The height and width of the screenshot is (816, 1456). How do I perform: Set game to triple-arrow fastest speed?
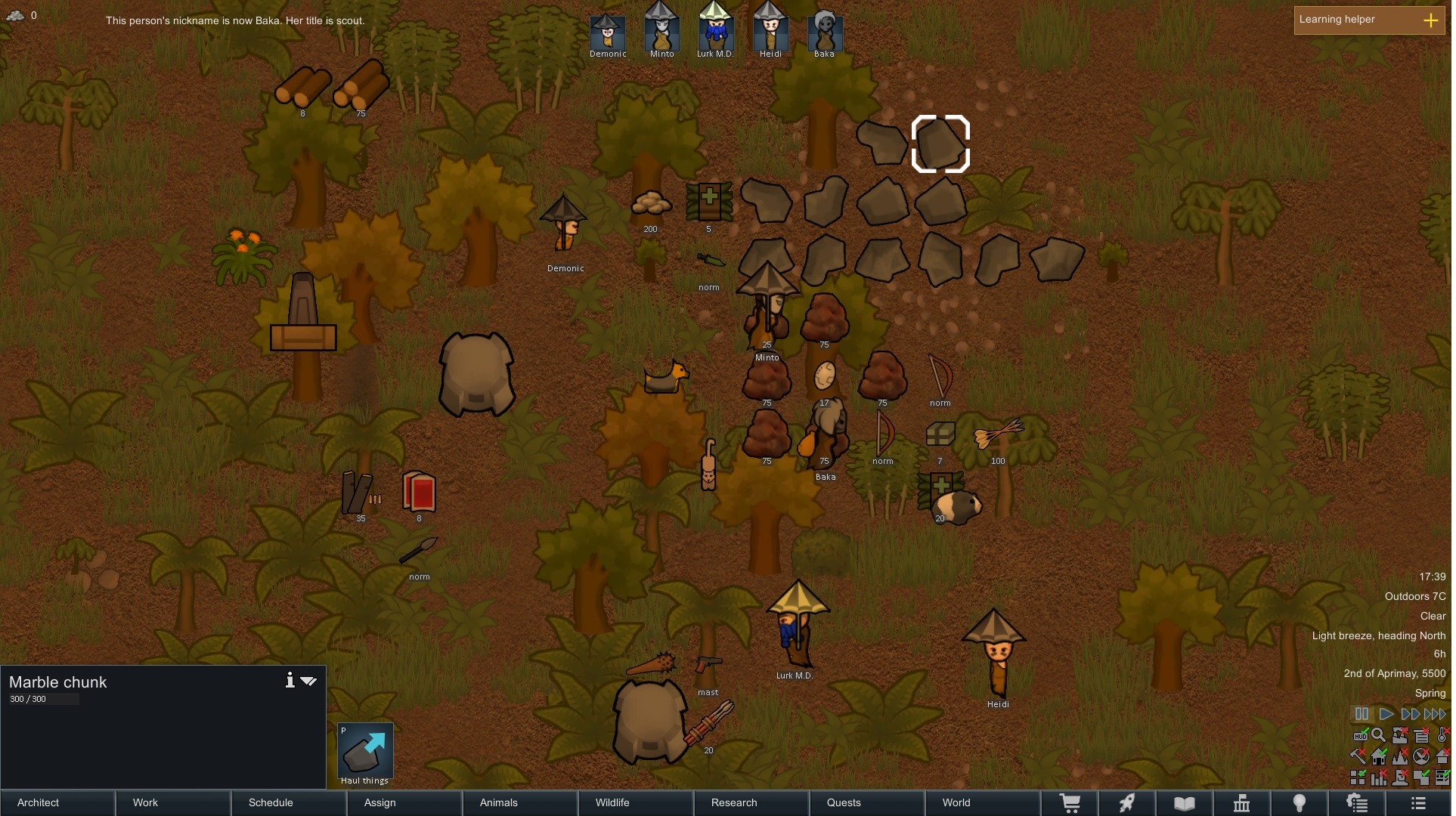click(1435, 714)
